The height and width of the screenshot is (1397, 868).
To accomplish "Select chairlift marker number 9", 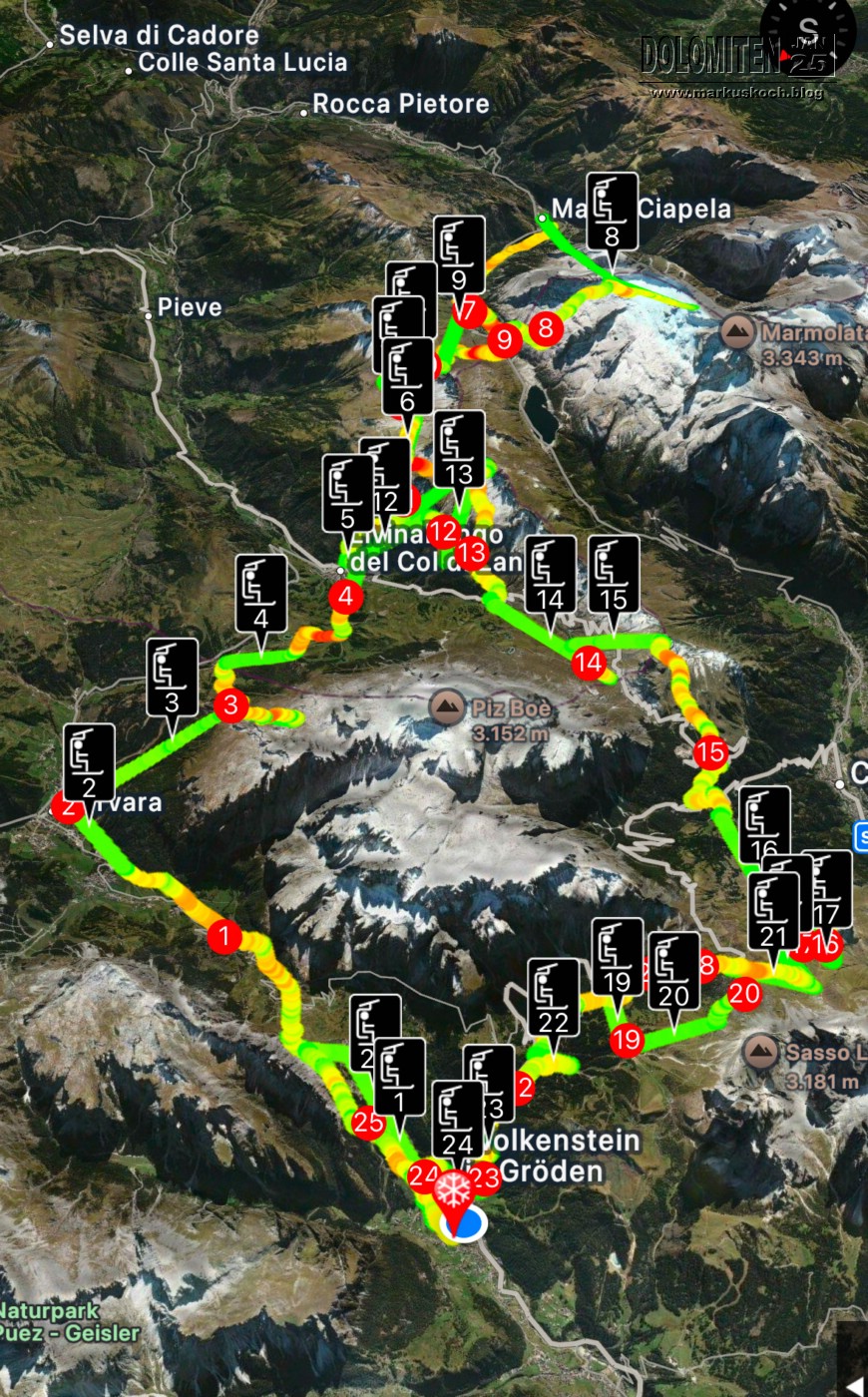I will tap(459, 253).
